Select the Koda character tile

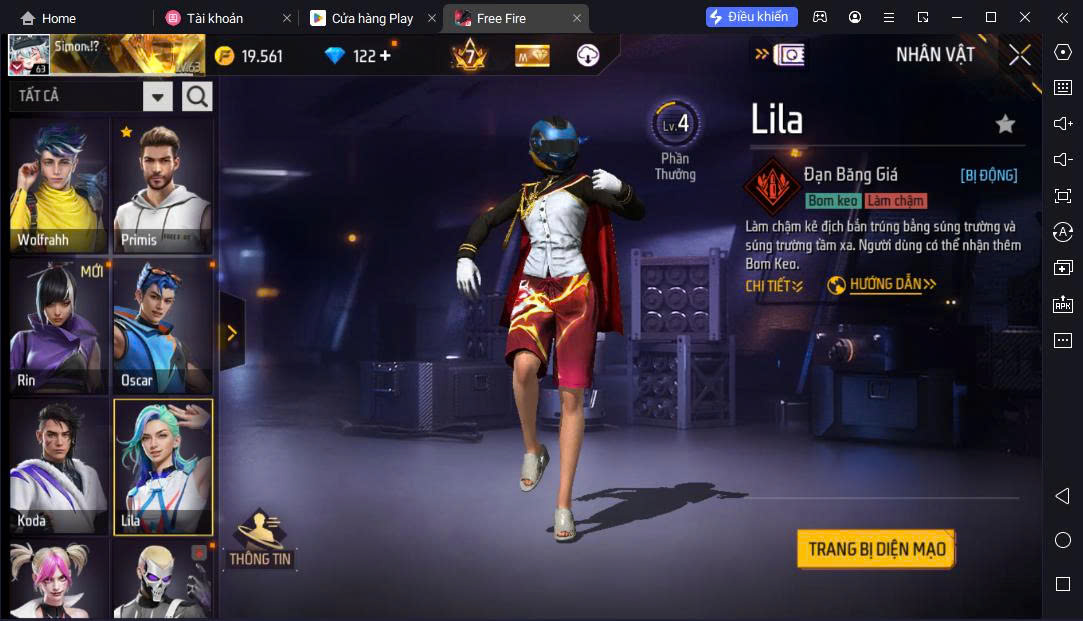tap(59, 467)
